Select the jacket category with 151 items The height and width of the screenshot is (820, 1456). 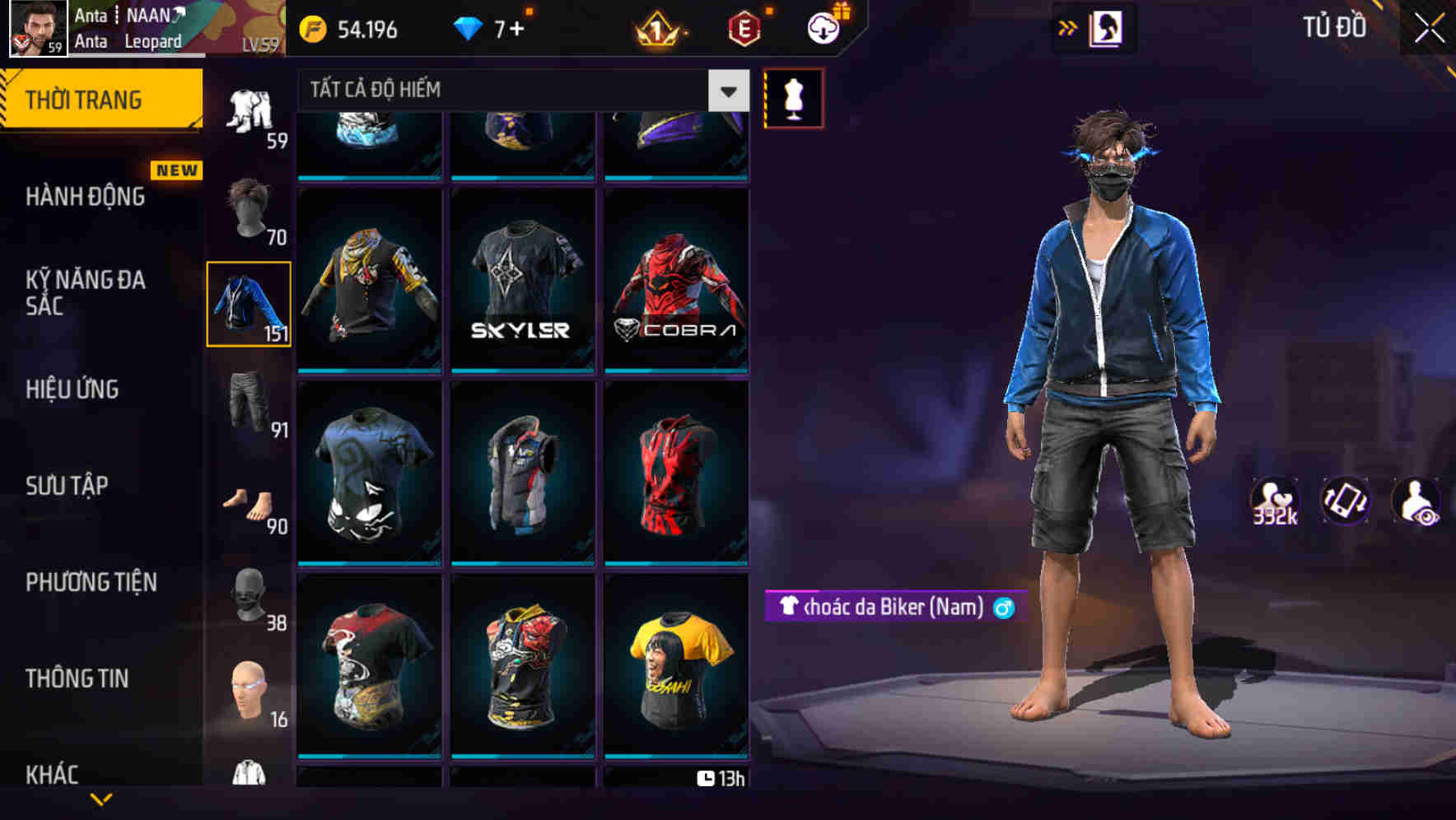249,305
